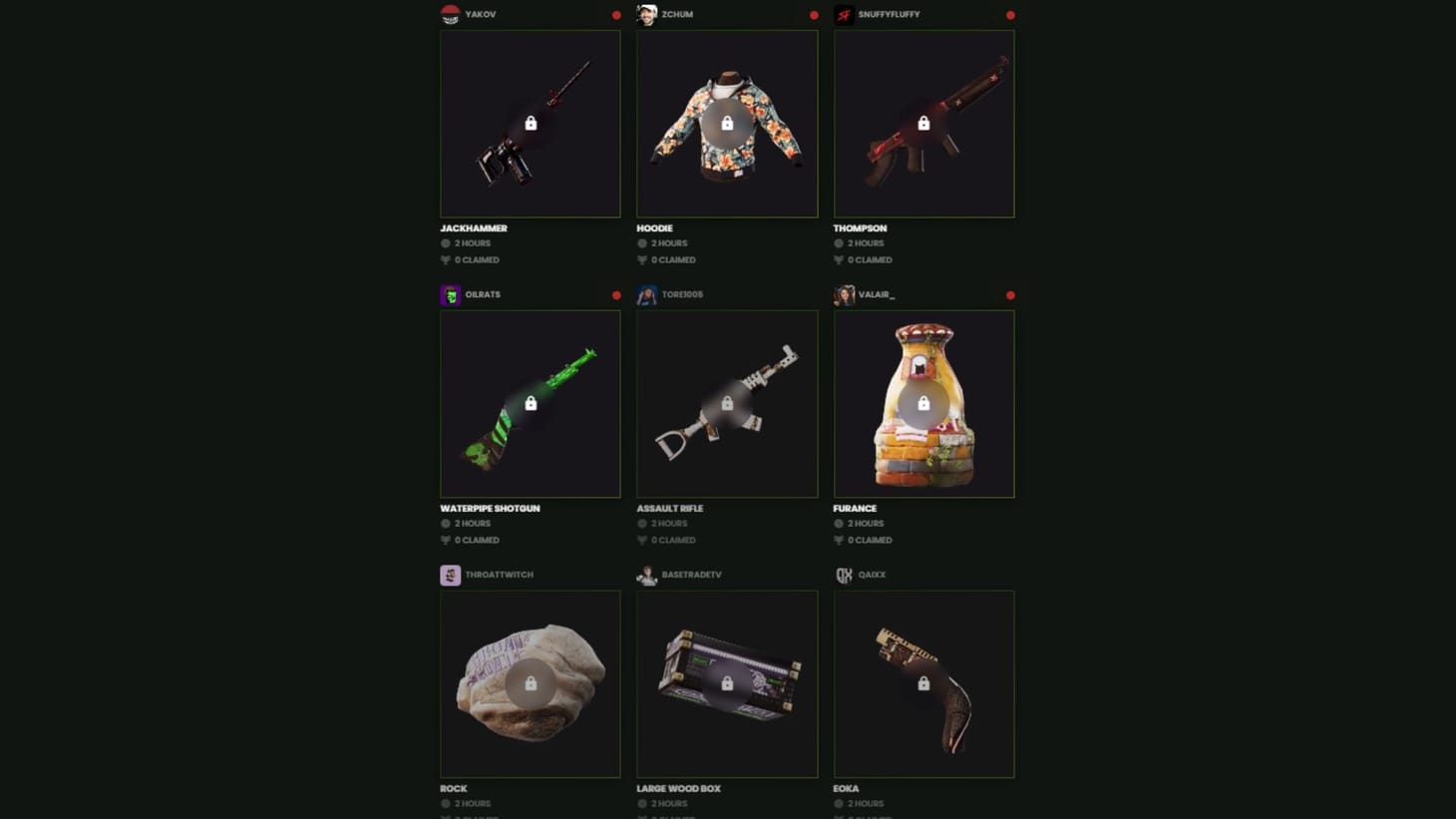Click the claimed trophy icon under Furance
The height and width of the screenshot is (819, 1456).
pos(839,540)
